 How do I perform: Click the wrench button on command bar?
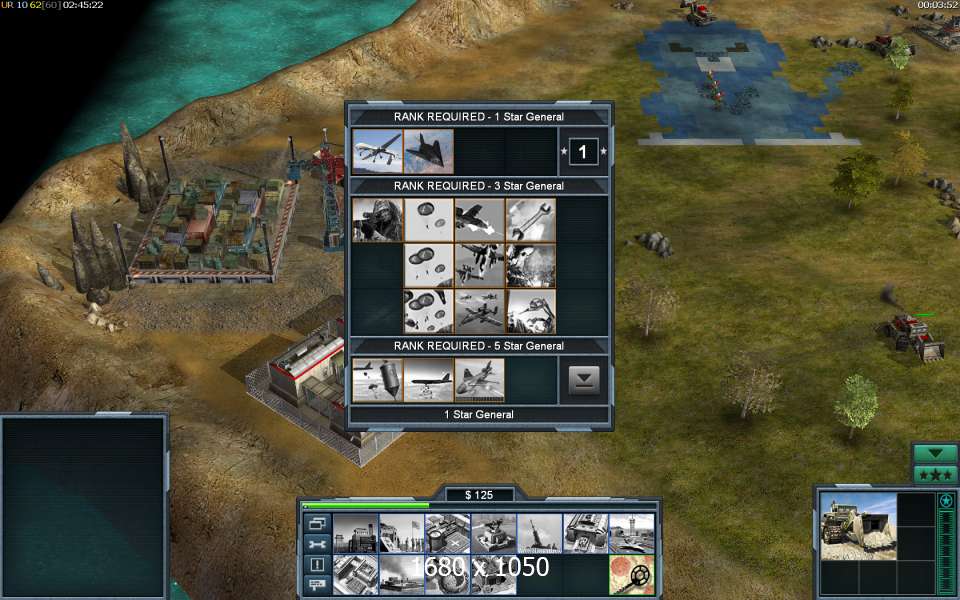click(x=317, y=544)
